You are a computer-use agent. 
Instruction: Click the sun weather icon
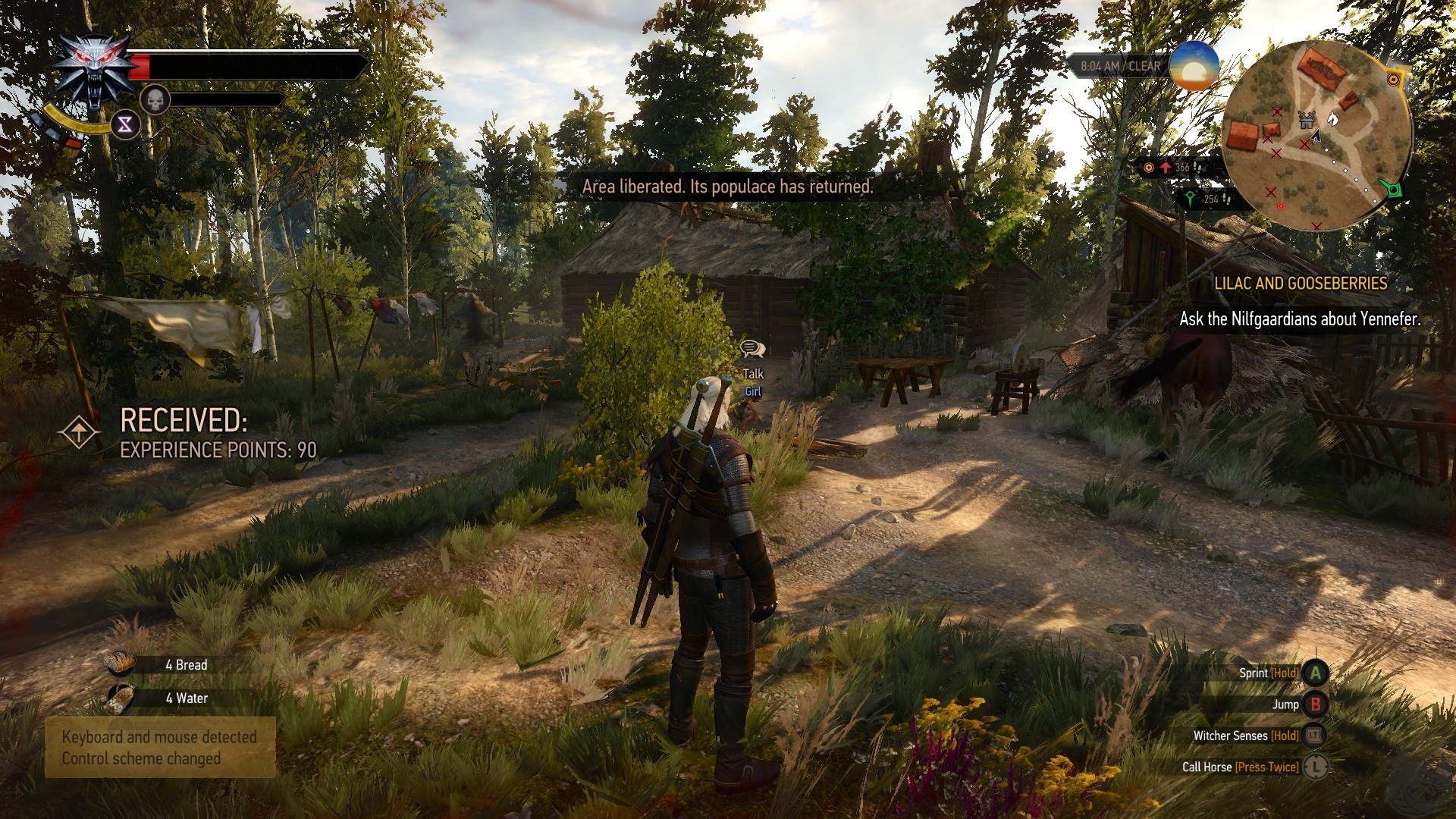(x=1194, y=65)
